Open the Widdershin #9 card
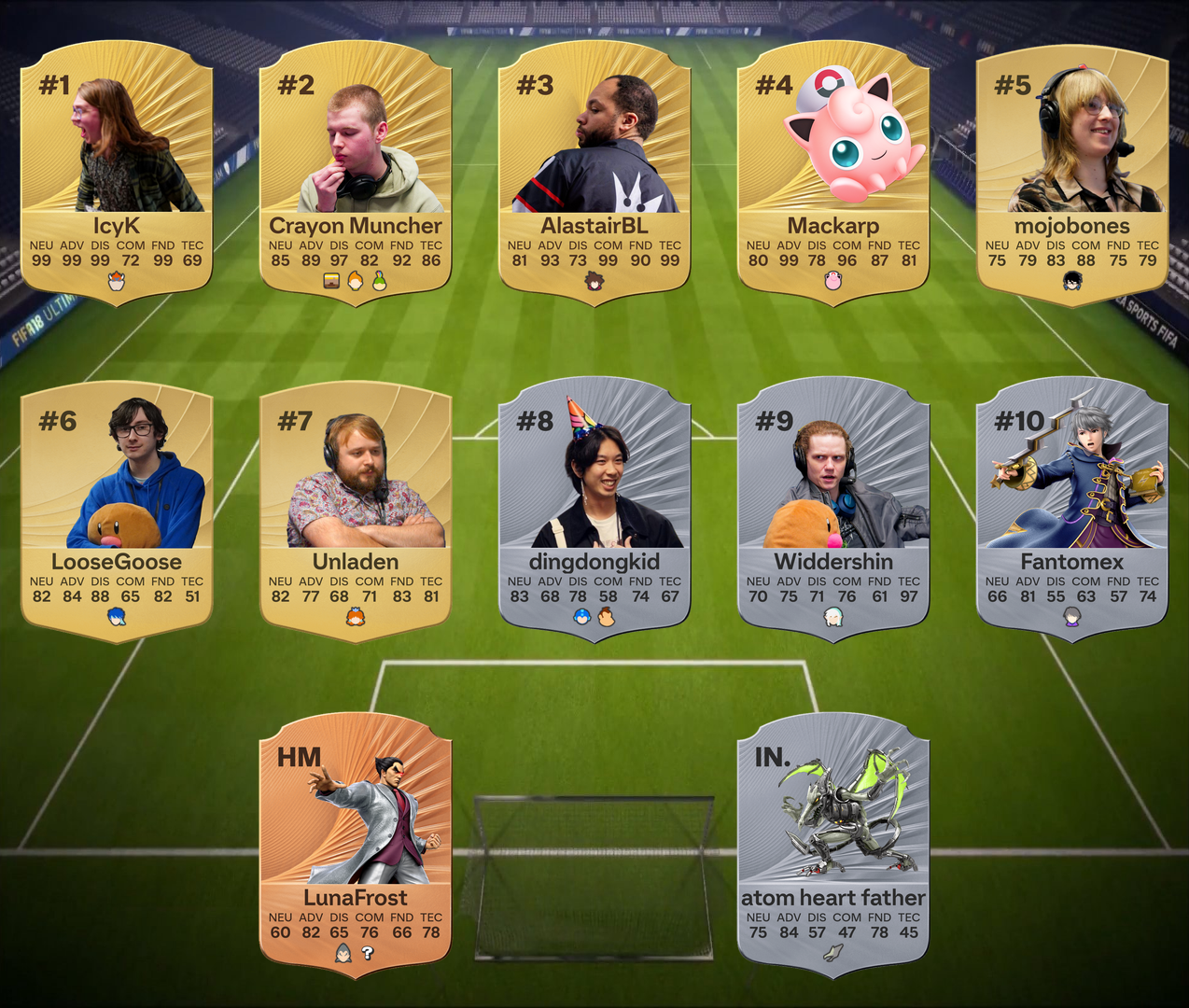Image resolution: width=1189 pixels, height=1008 pixels. click(x=833, y=509)
